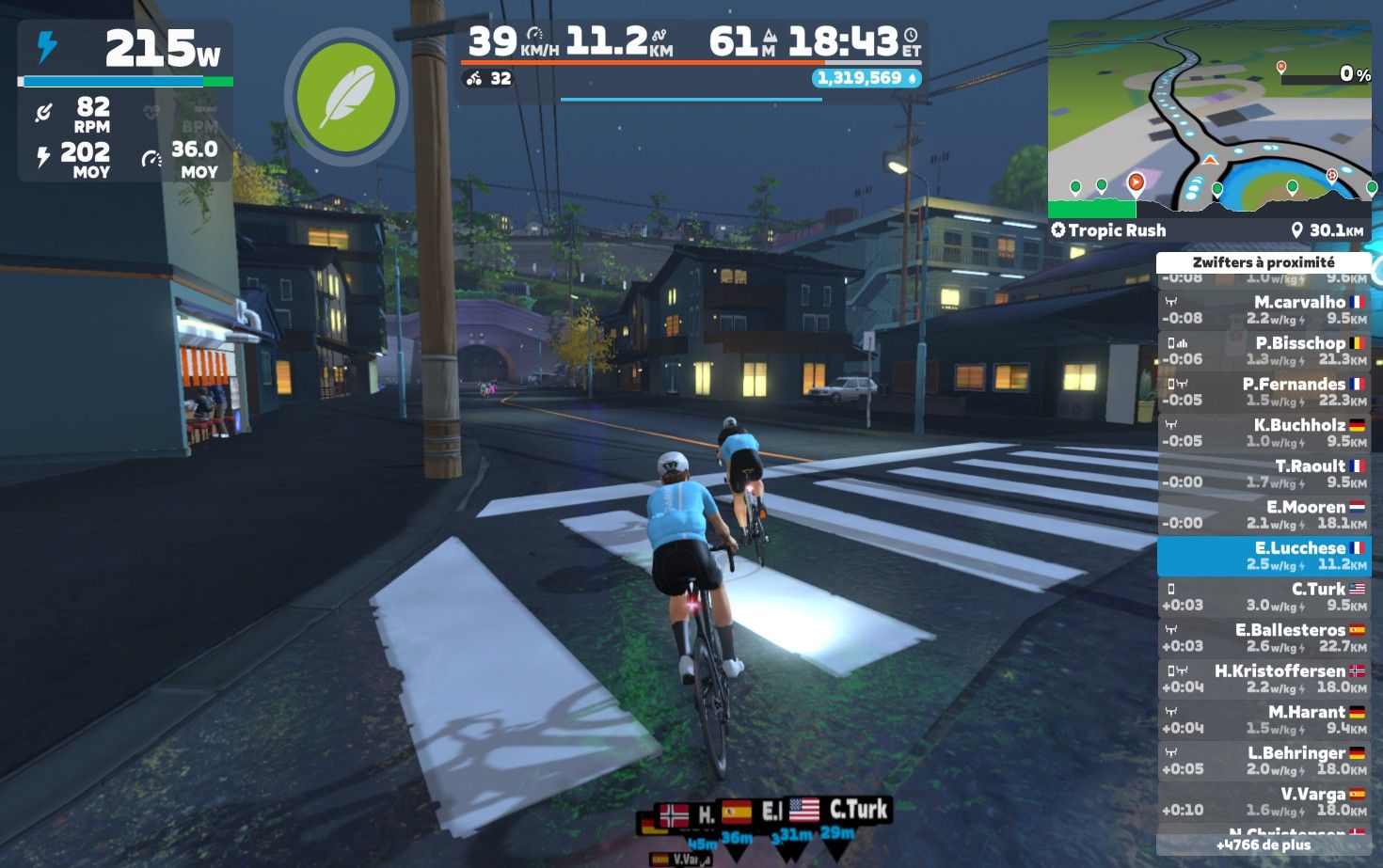
Task: Click the Tropic Rush route label
Action: click(1108, 230)
